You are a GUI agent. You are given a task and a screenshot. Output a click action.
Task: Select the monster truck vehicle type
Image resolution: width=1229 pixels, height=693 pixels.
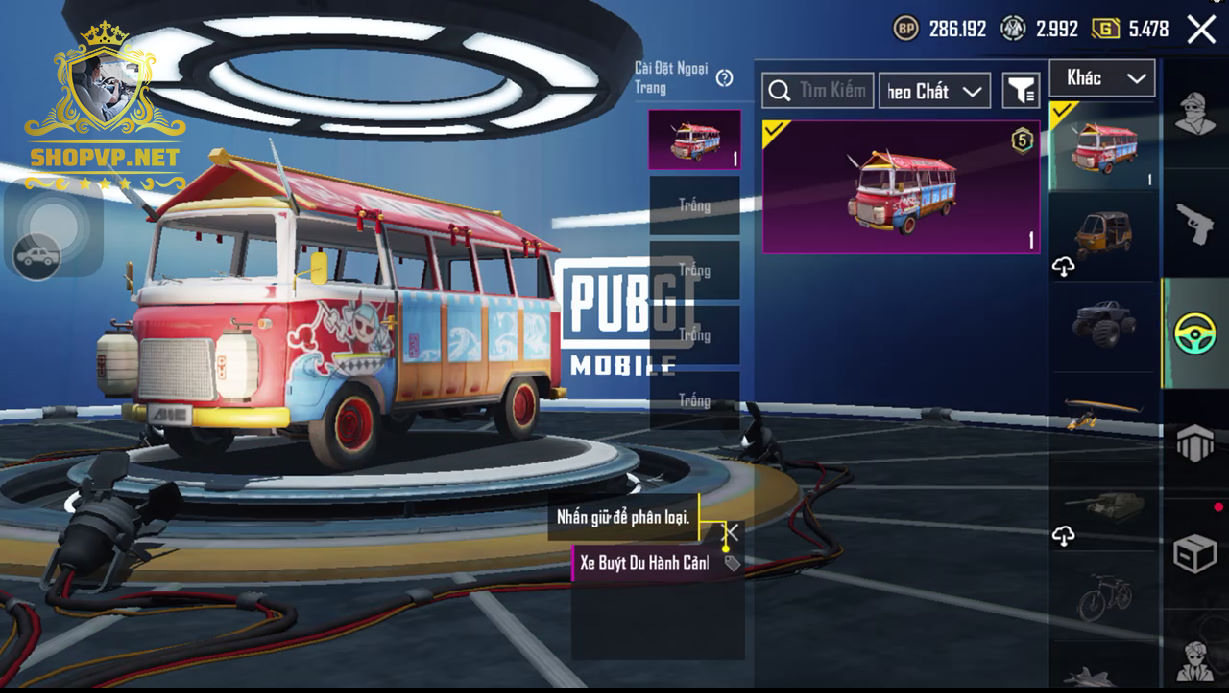coord(1103,322)
